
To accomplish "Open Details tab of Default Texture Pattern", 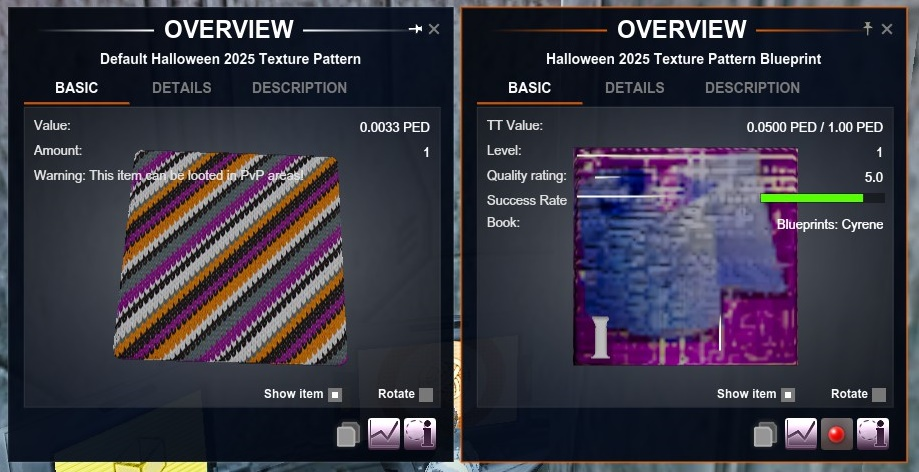I will 181,88.
